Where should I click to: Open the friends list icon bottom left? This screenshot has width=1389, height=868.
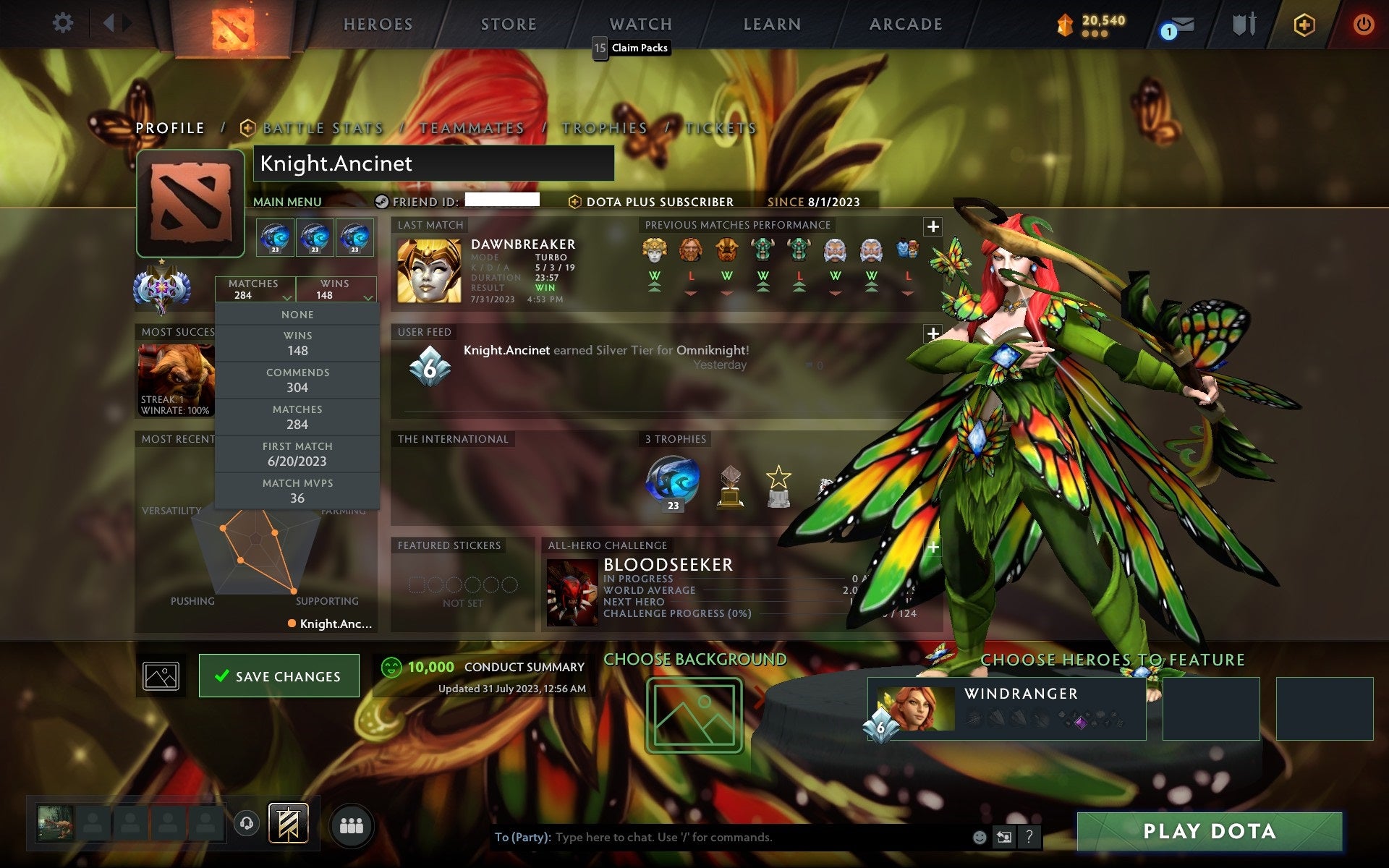352,823
